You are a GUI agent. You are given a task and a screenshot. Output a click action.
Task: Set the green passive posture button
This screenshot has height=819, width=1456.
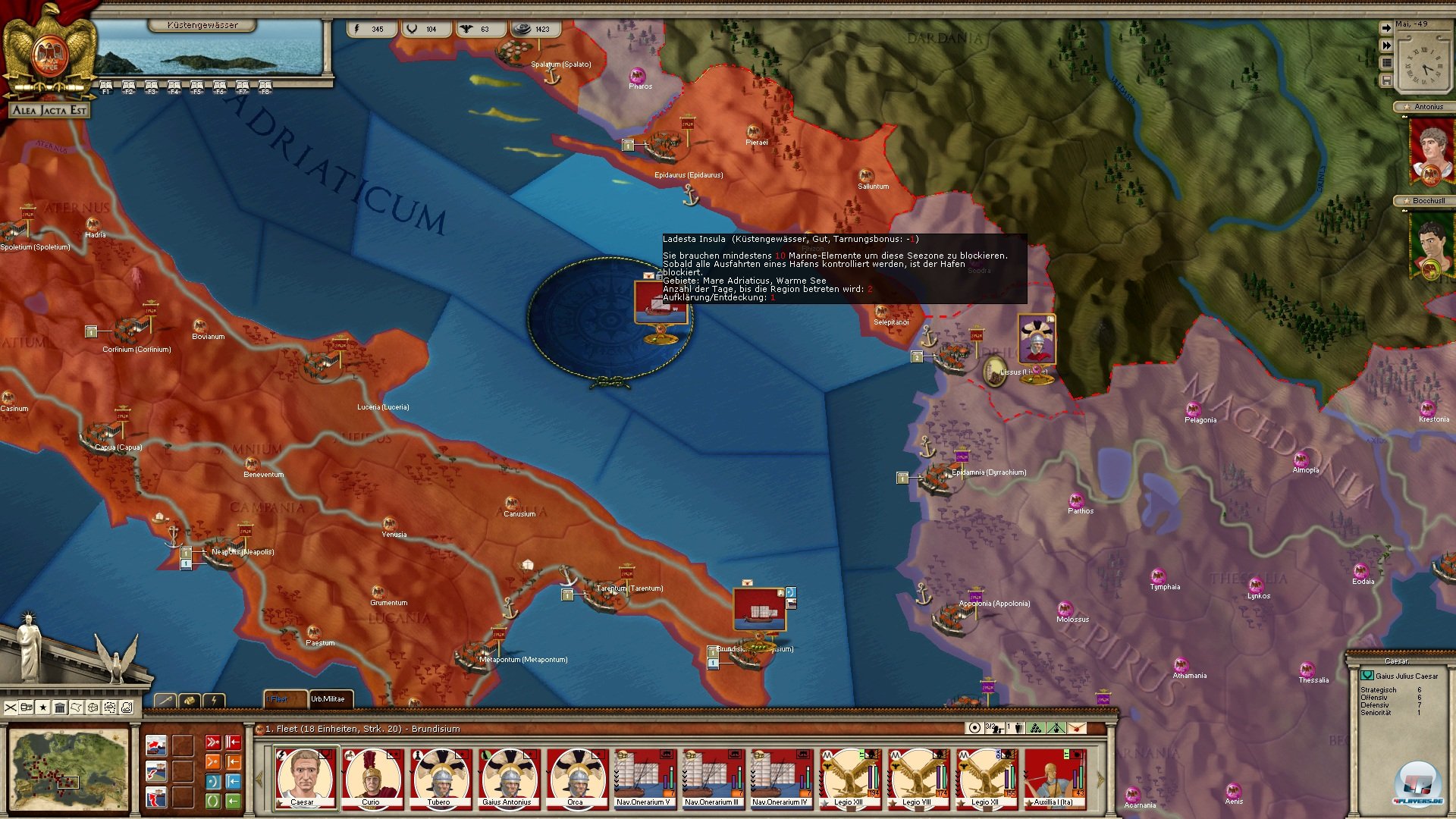(x=213, y=800)
